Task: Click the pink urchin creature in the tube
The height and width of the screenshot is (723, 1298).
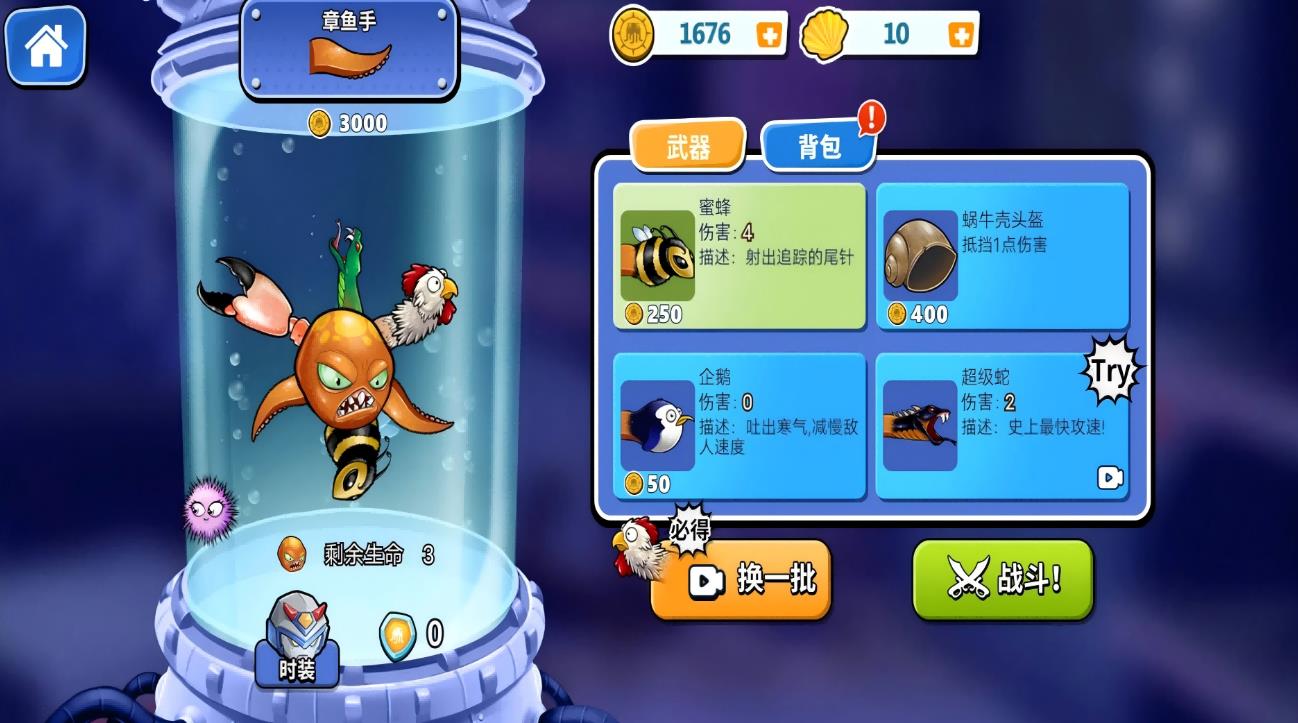Action: (207, 509)
